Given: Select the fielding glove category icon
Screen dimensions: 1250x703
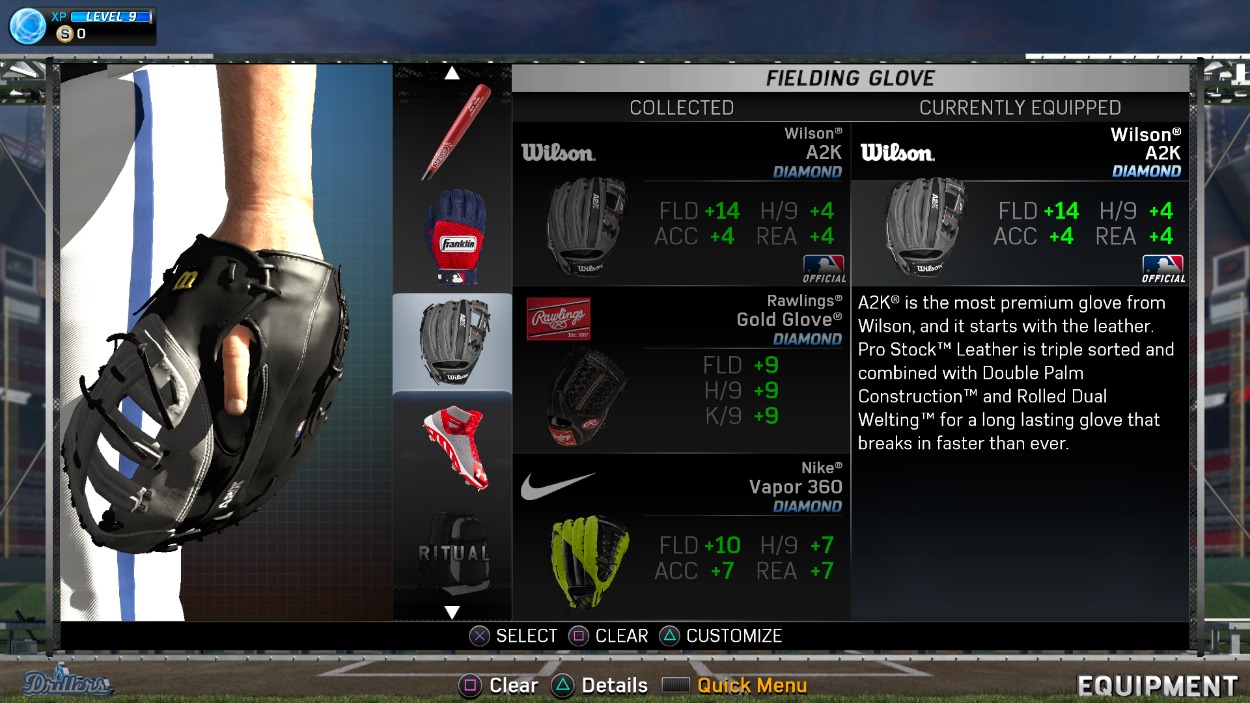Looking at the screenshot, I should [453, 343].
